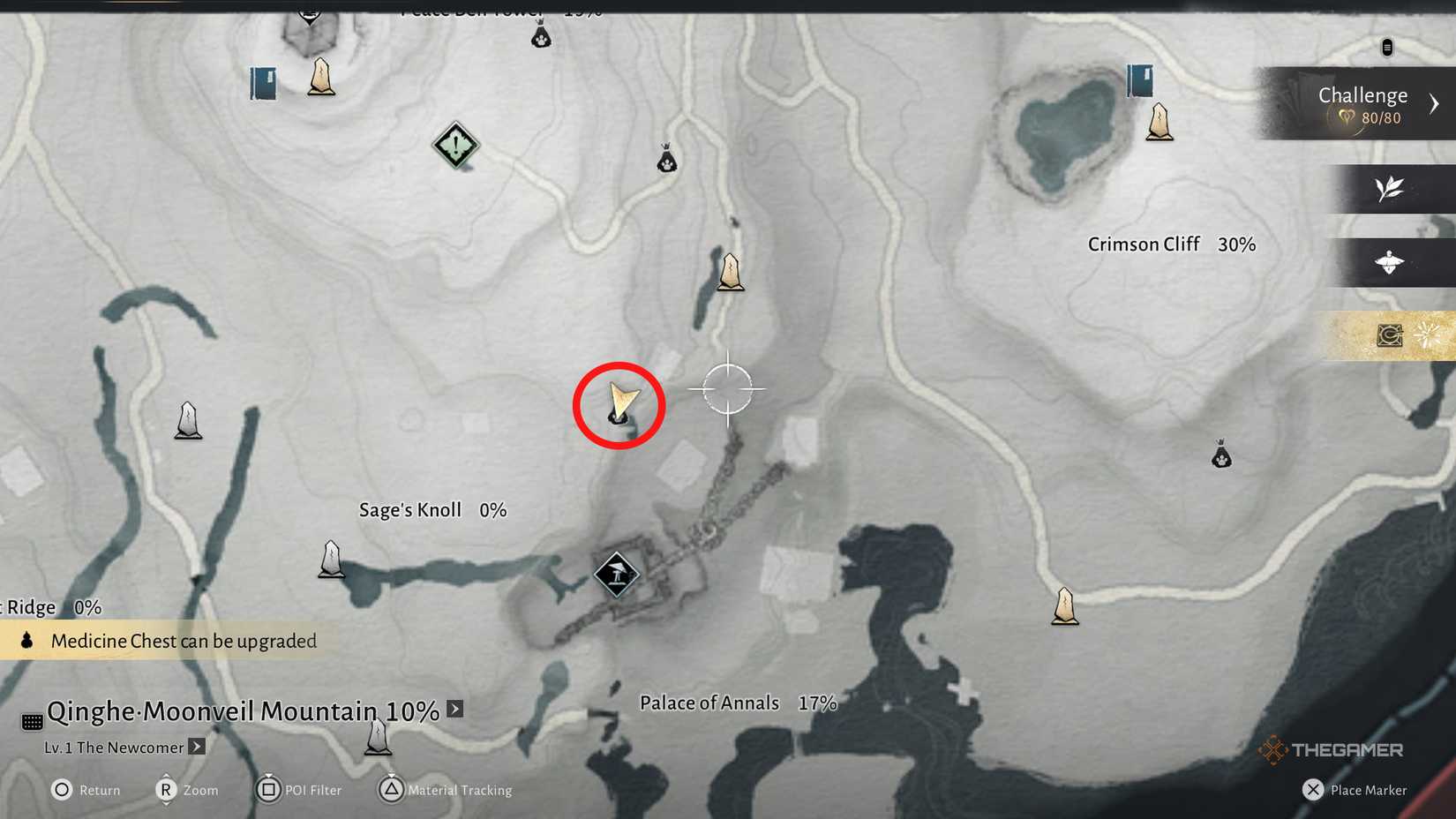The width and height of the screenshot is (1456, 819).
Task: Click the green exclamation diamond marker
Action: (454, 146)
